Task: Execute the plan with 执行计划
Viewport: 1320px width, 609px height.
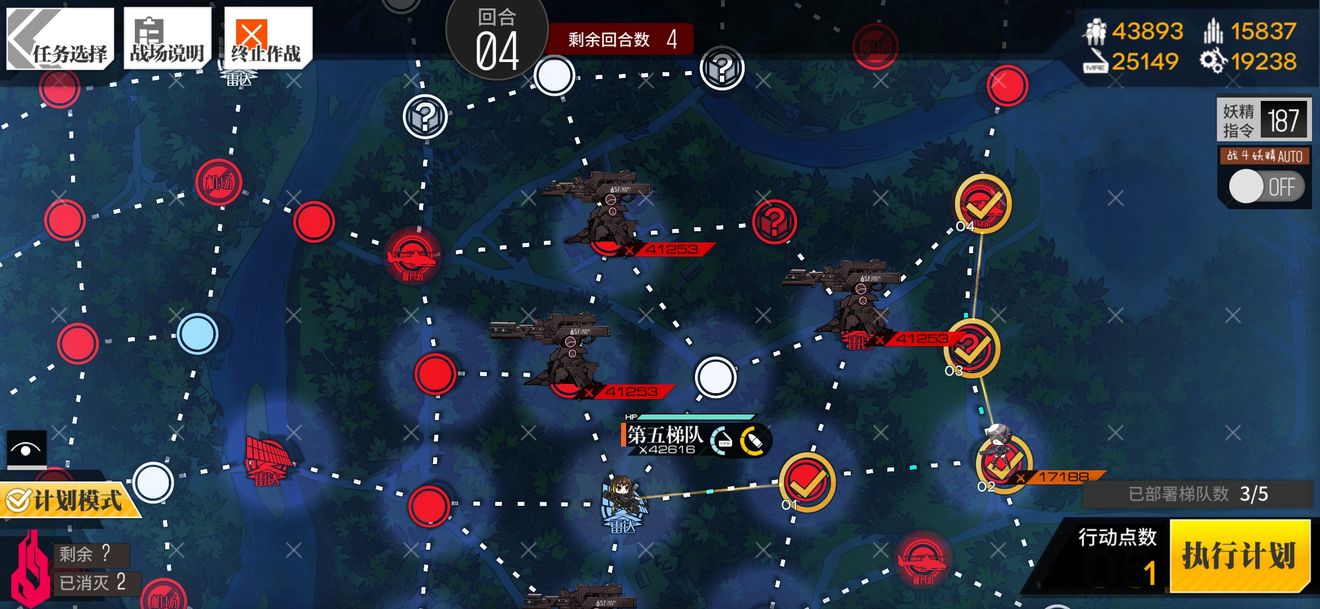Action: pyautogui.click(x=1238, y=556)
